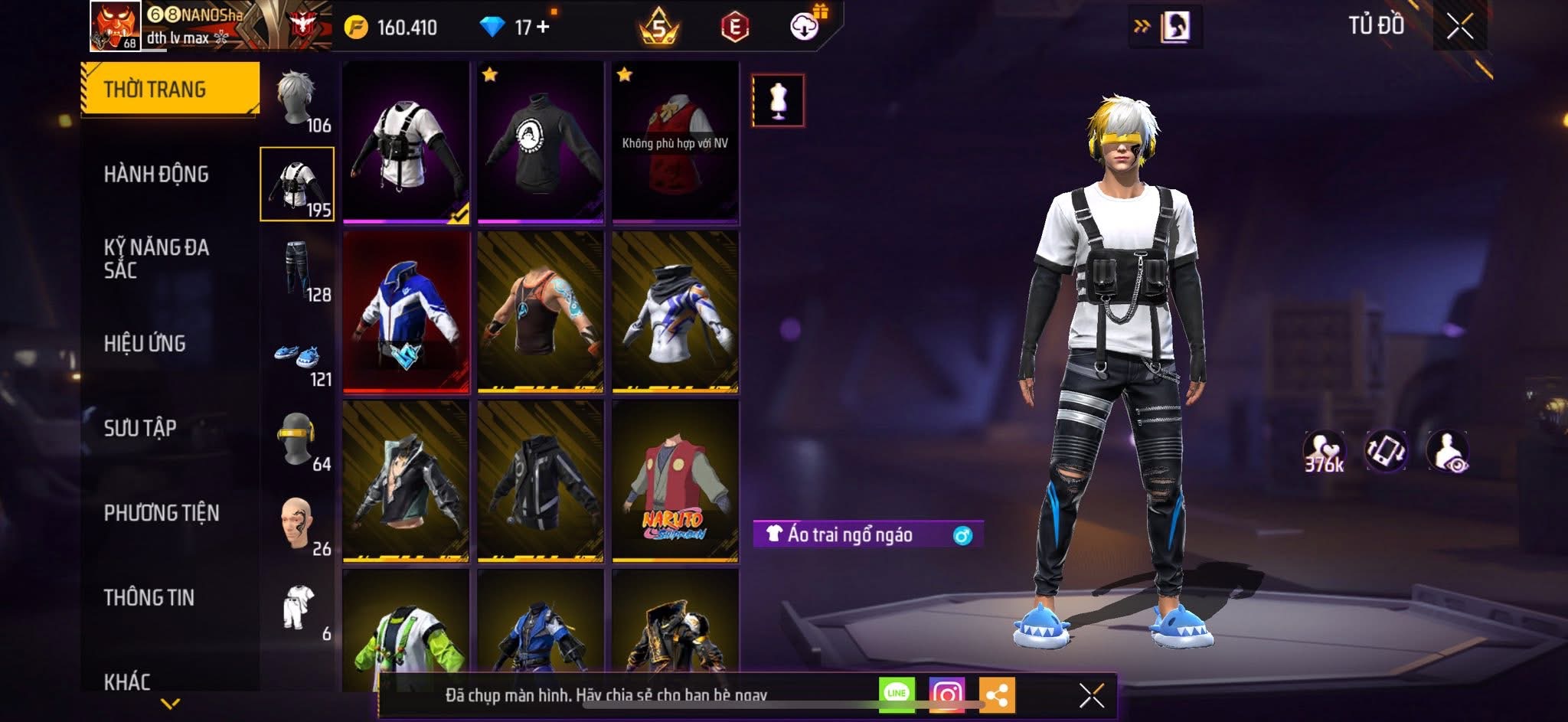The image size is (1568, 722).
Task: Show the THÔNG TIN tab
Action: [149, 598]
